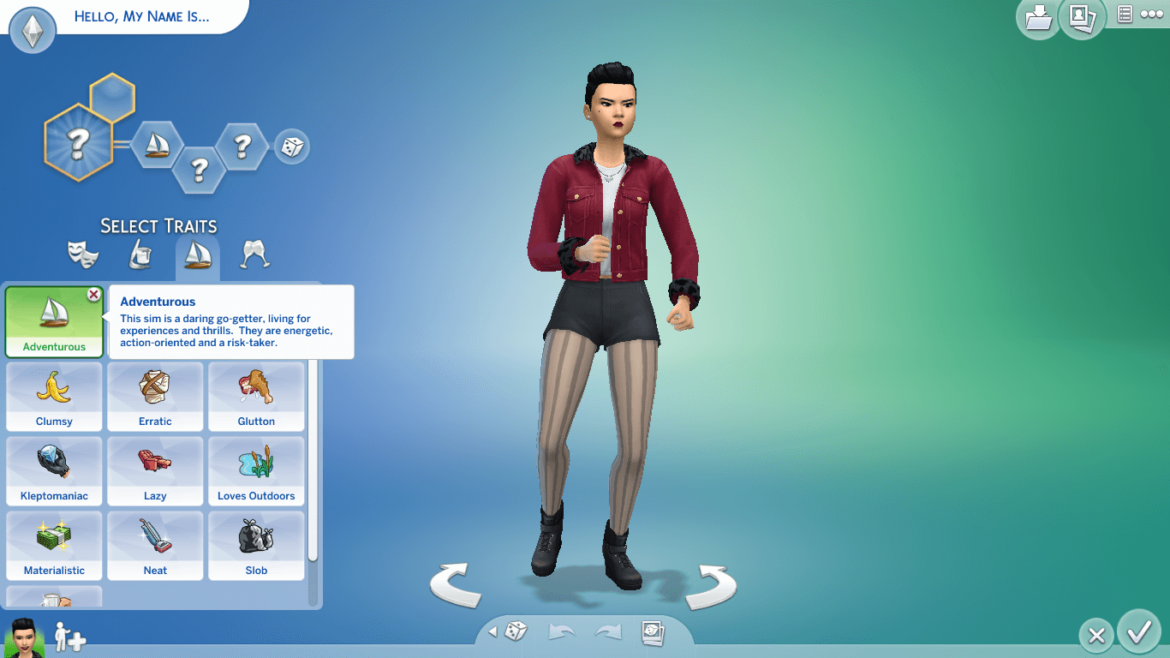Edit the Hello, My Name Is field

coord(141,16)
